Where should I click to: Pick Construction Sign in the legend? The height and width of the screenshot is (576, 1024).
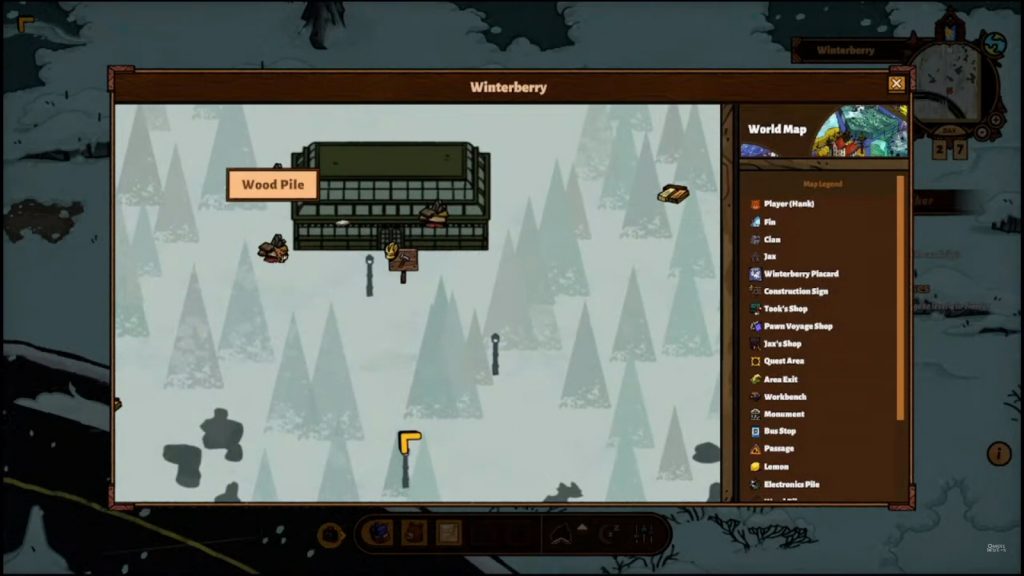tap(795, 291)
